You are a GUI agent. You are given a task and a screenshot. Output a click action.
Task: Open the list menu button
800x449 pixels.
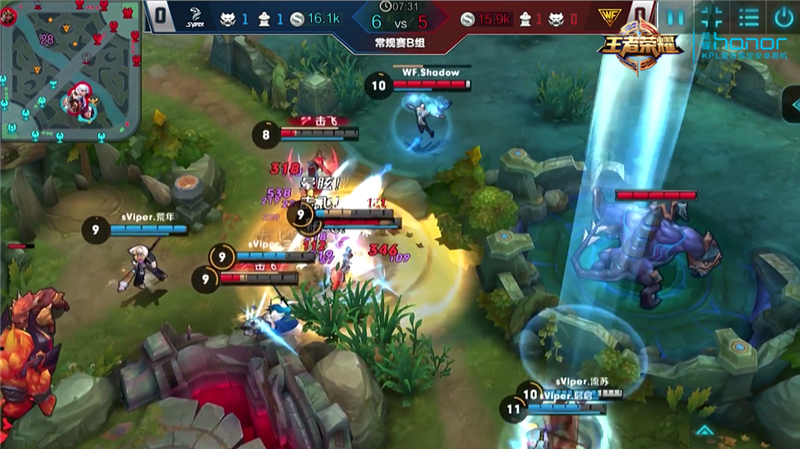click(747, 17)
